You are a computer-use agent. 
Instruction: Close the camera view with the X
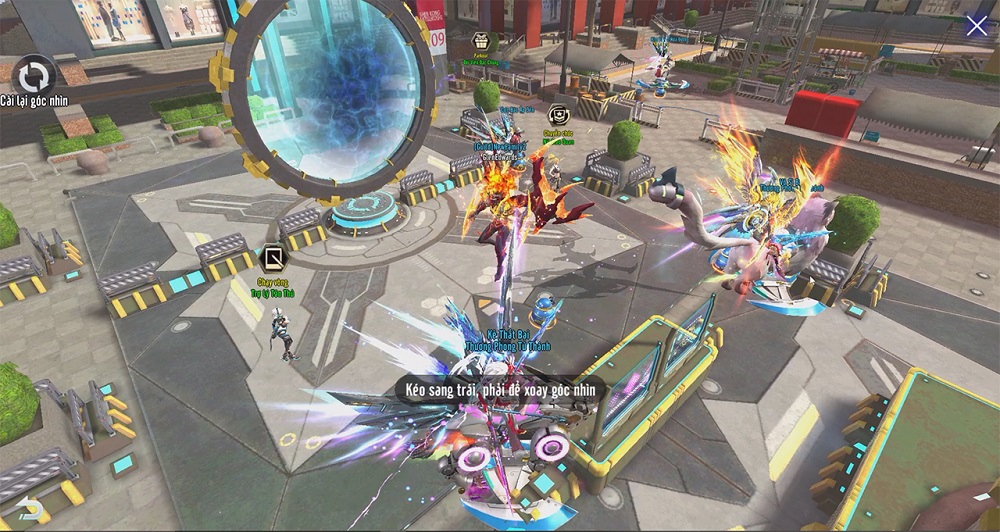coord(976,26)
